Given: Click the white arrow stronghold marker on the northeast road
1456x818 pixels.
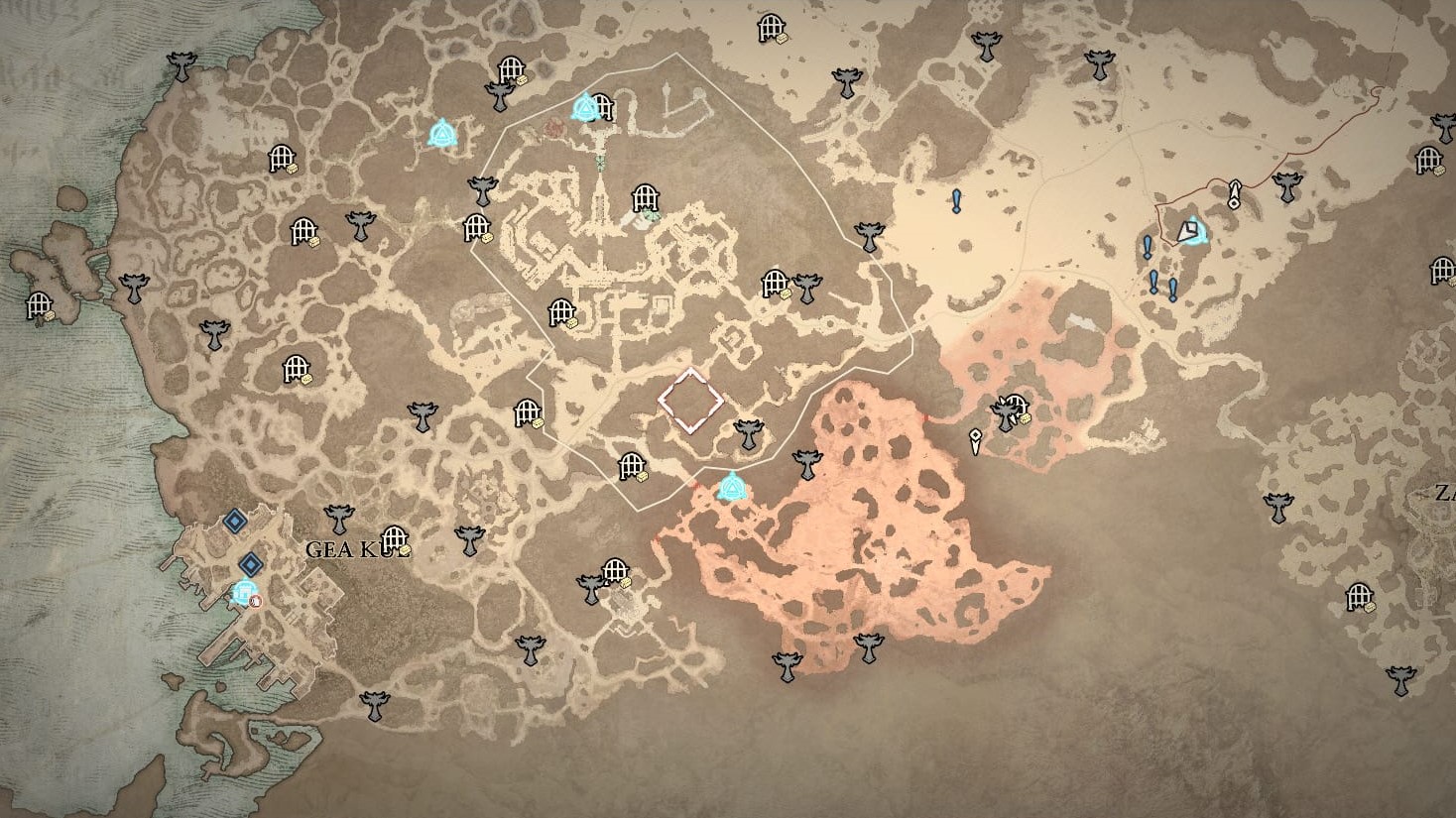Looking at the screenshot, I should tap(1233, 195).
